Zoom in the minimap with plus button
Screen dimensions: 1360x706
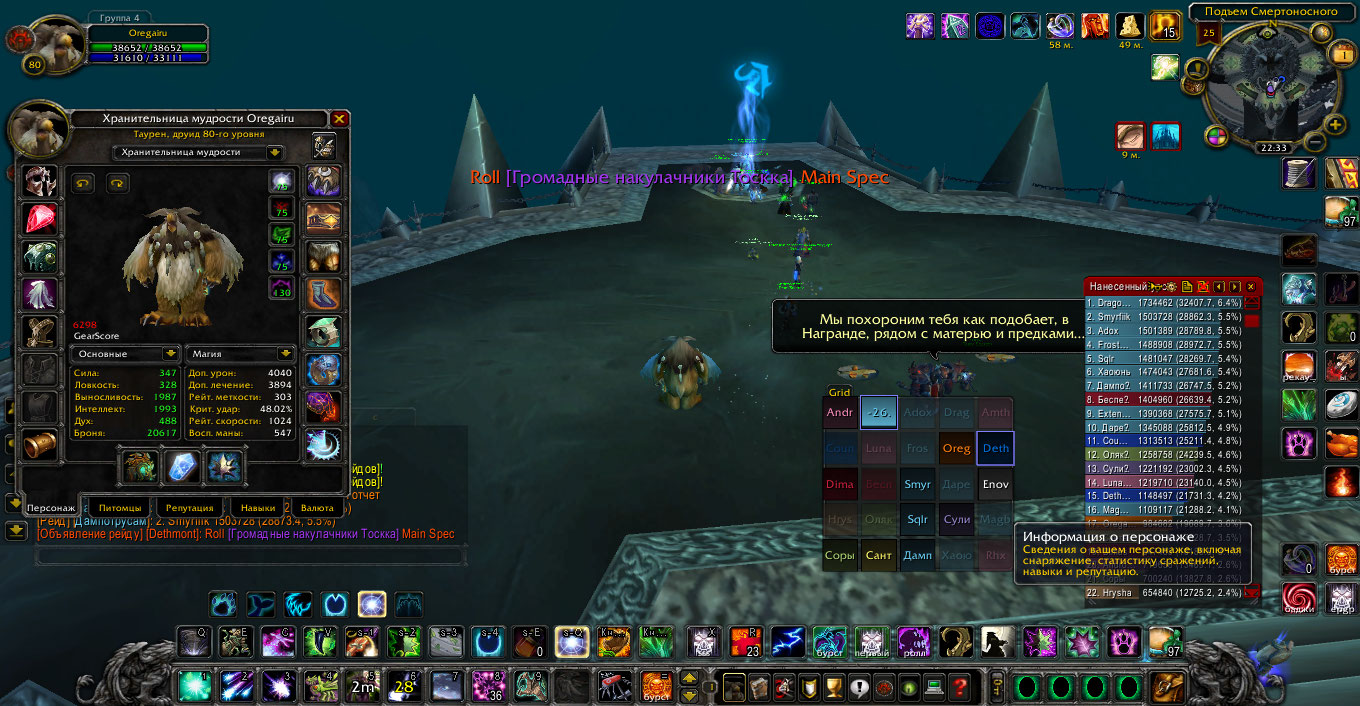[1336, 124]
